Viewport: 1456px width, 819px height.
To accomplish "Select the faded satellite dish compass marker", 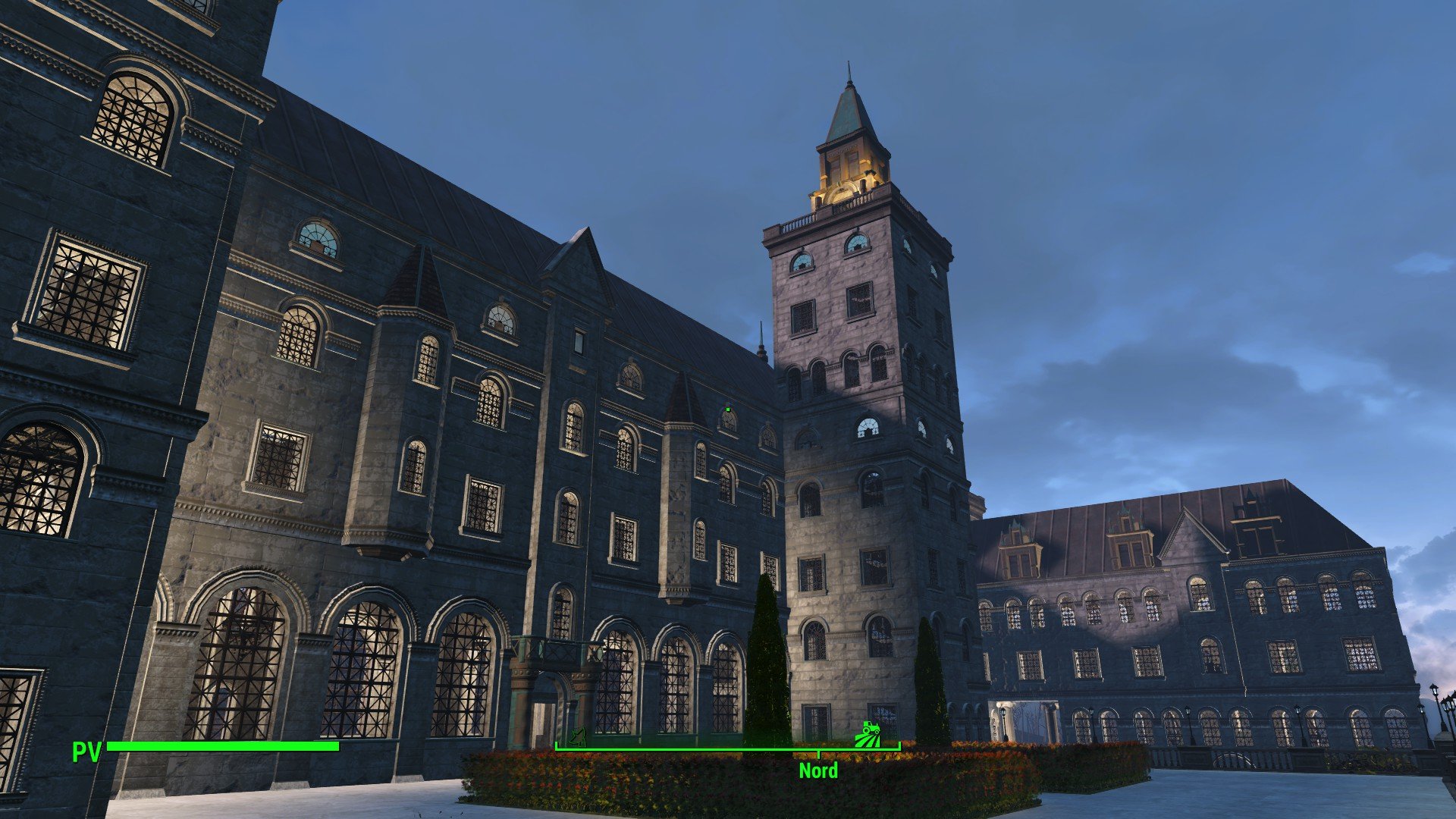I will click(579, 736).
